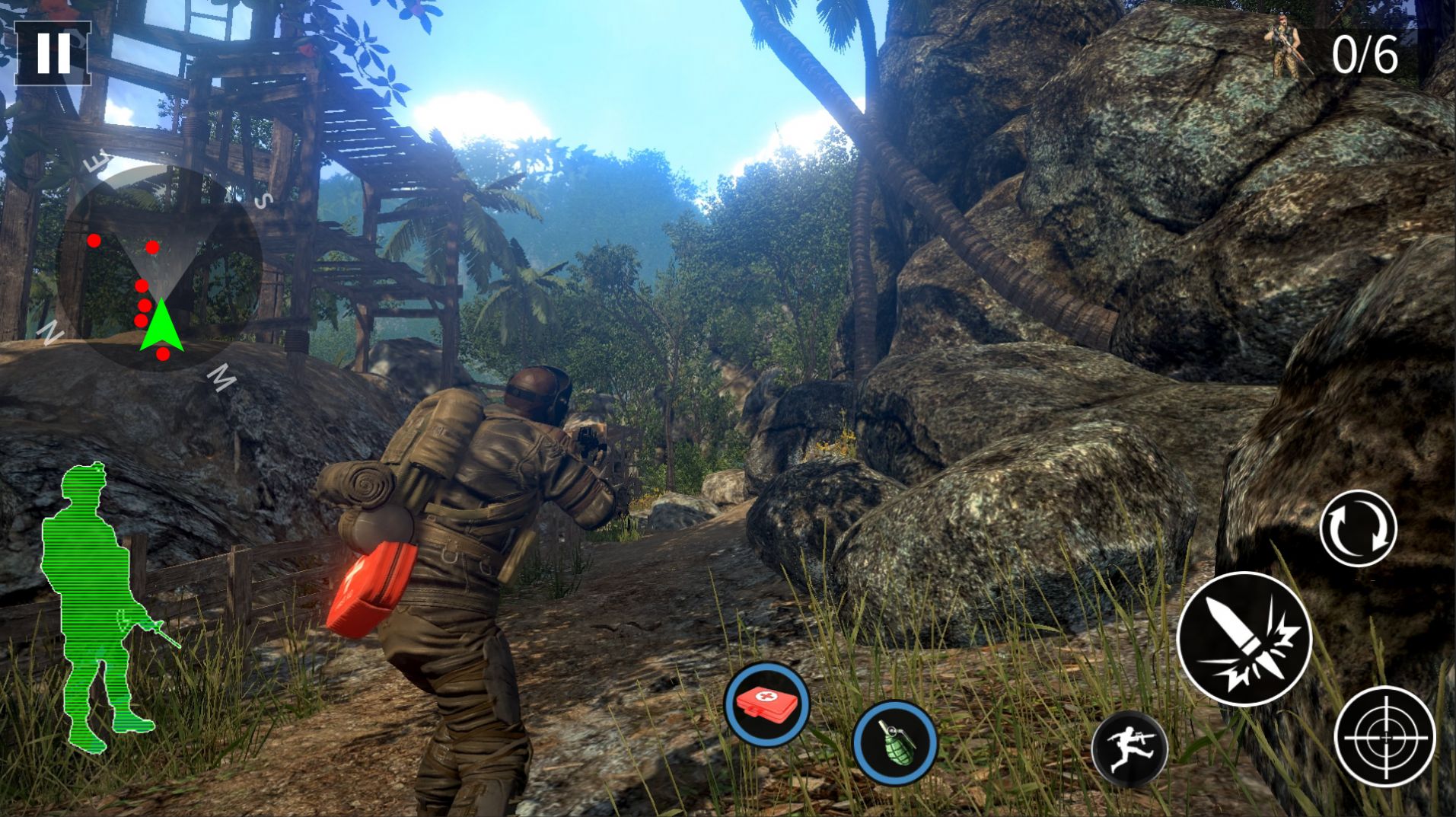Click the circular radar minimap
1456x817 pixels.
(158, 269)
